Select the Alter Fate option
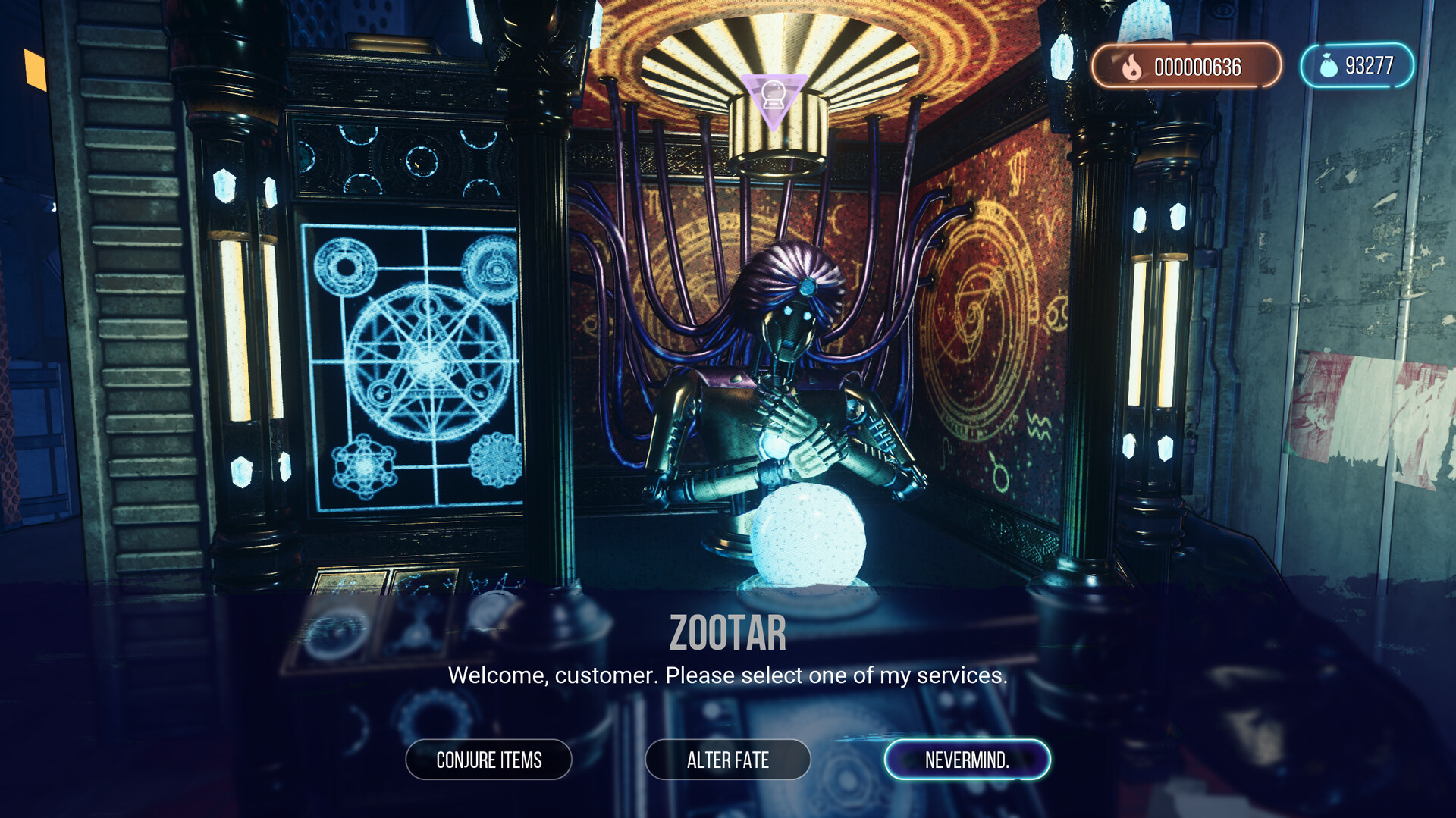Screen dimensions: 1456x818 pos(727,760)
